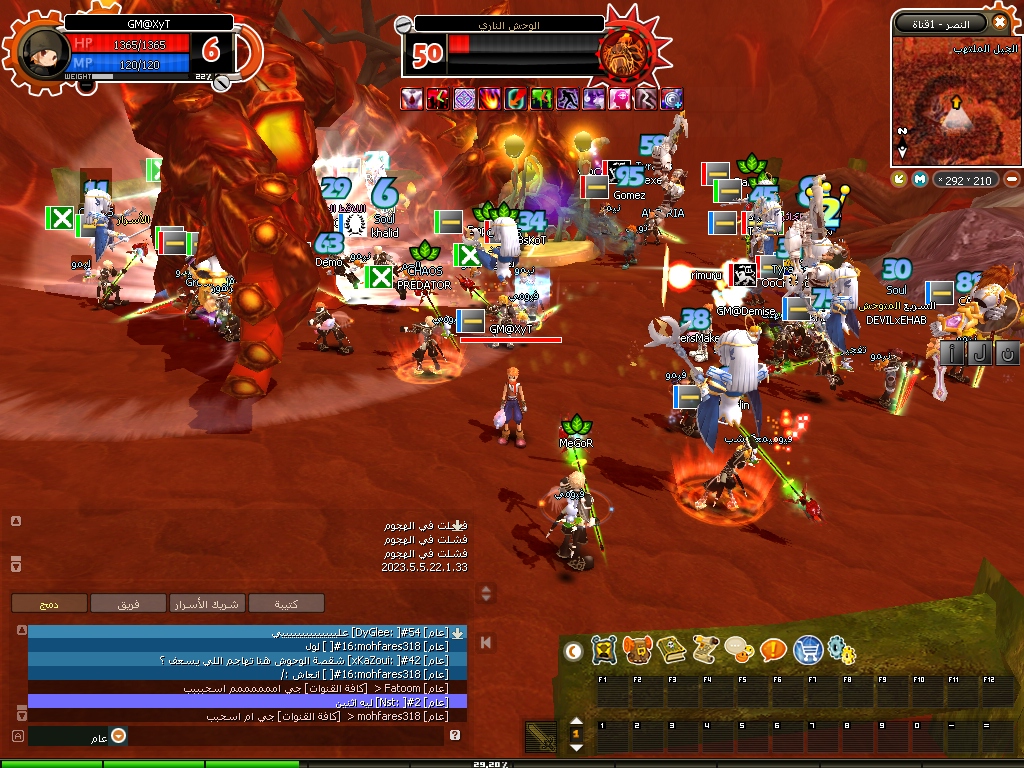1024x768 pixels.
Task: Click the hotbar page up arrow
Action: tap(576, 722)
